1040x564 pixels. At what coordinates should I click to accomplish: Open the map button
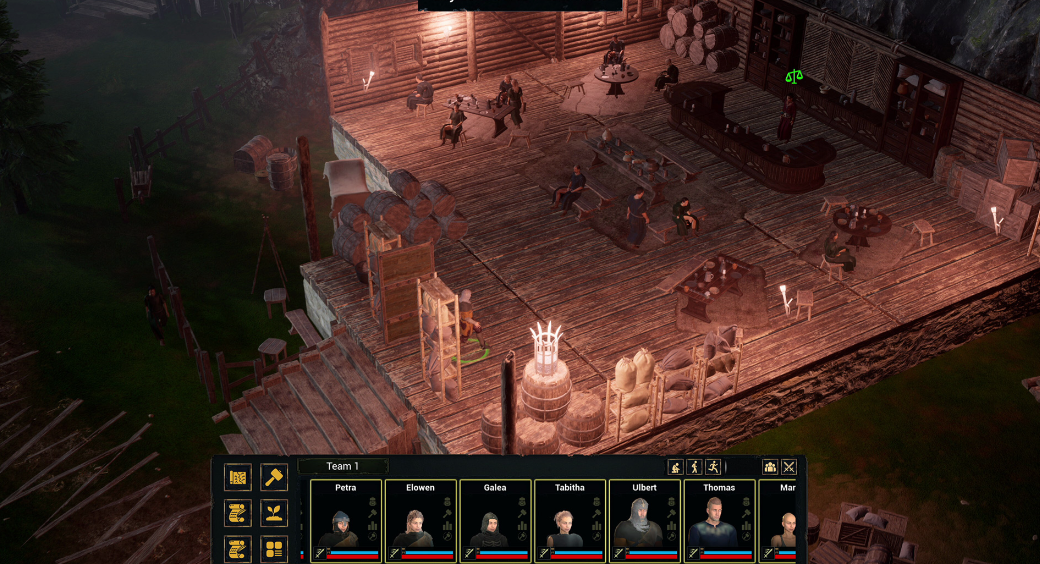[238, 477]
